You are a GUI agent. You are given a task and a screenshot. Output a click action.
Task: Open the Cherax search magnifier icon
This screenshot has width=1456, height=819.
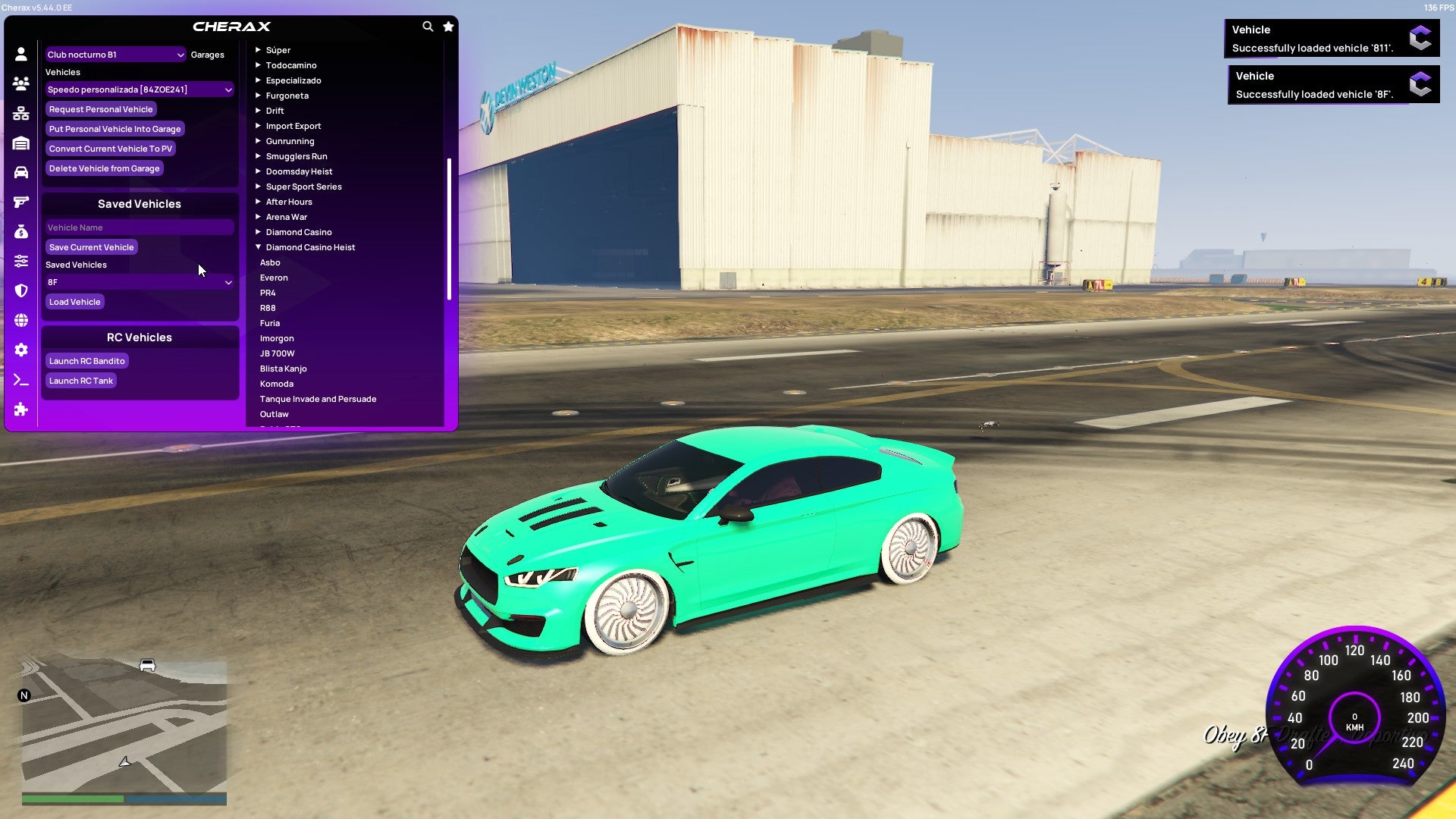pos(427,25)
